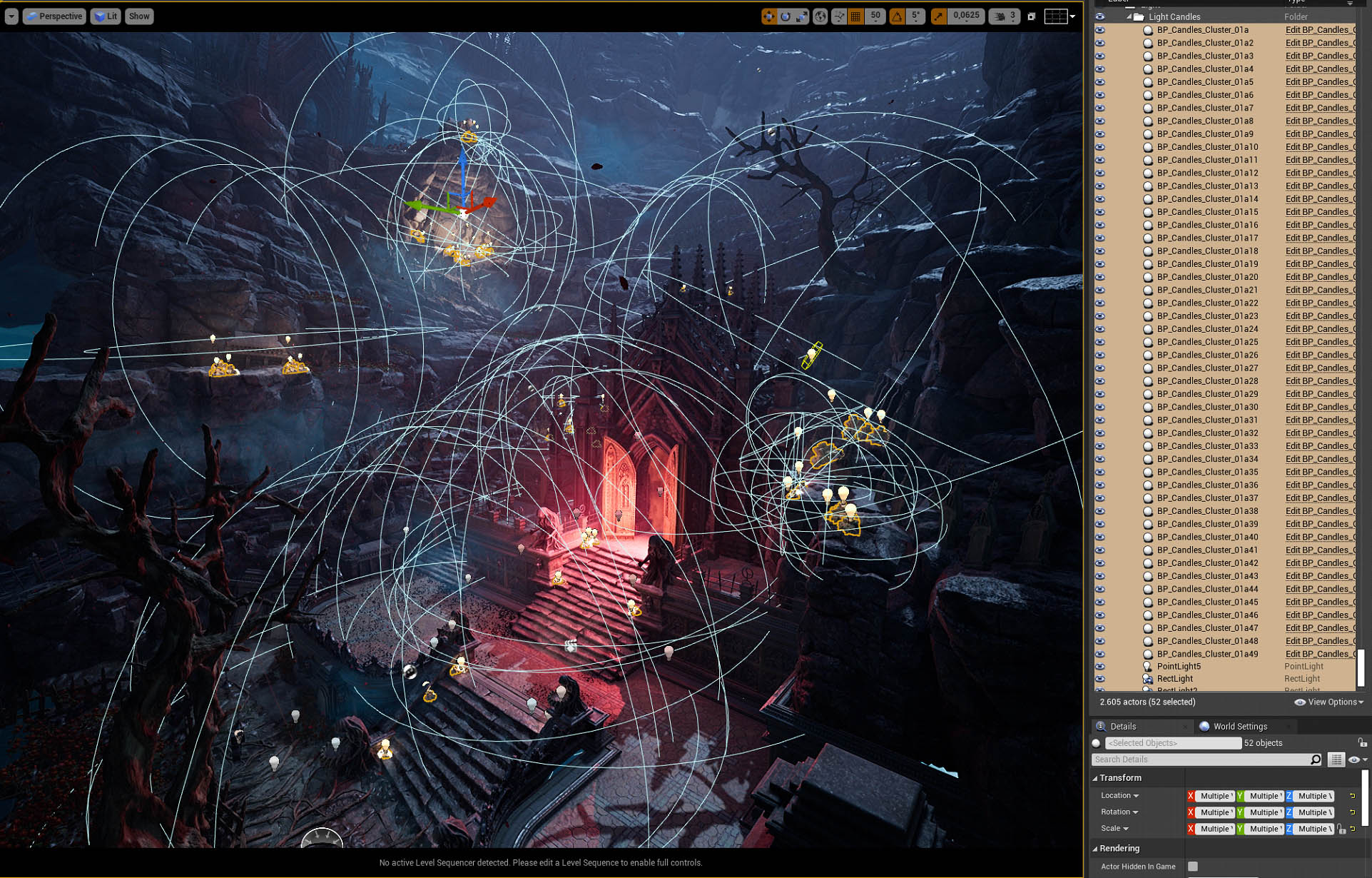Open the Lit view mode menu
1372x878 pixels.
pyautogui.click(x=106, y=16)
